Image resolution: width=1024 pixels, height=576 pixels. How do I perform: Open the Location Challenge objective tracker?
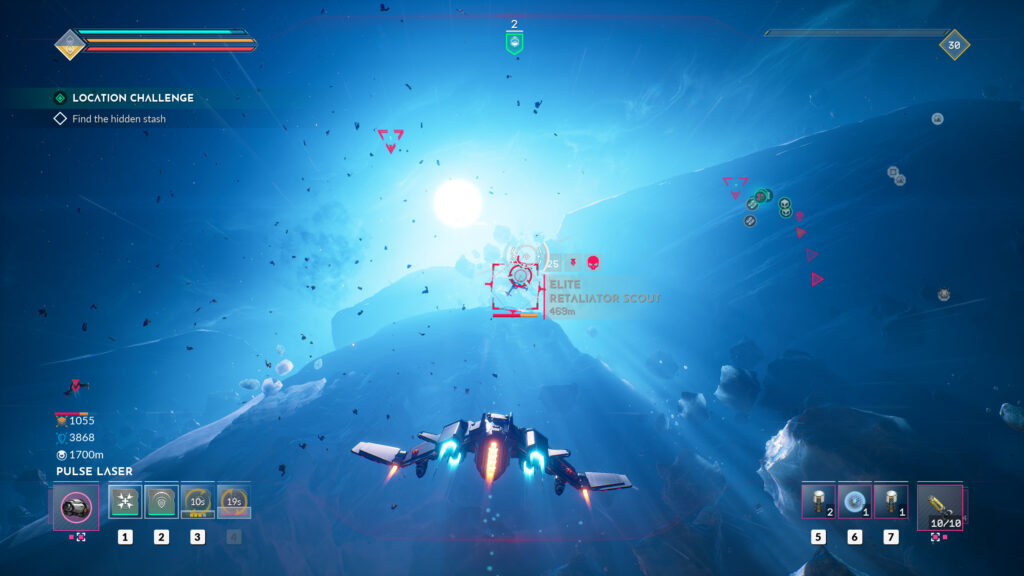(132, 98)
